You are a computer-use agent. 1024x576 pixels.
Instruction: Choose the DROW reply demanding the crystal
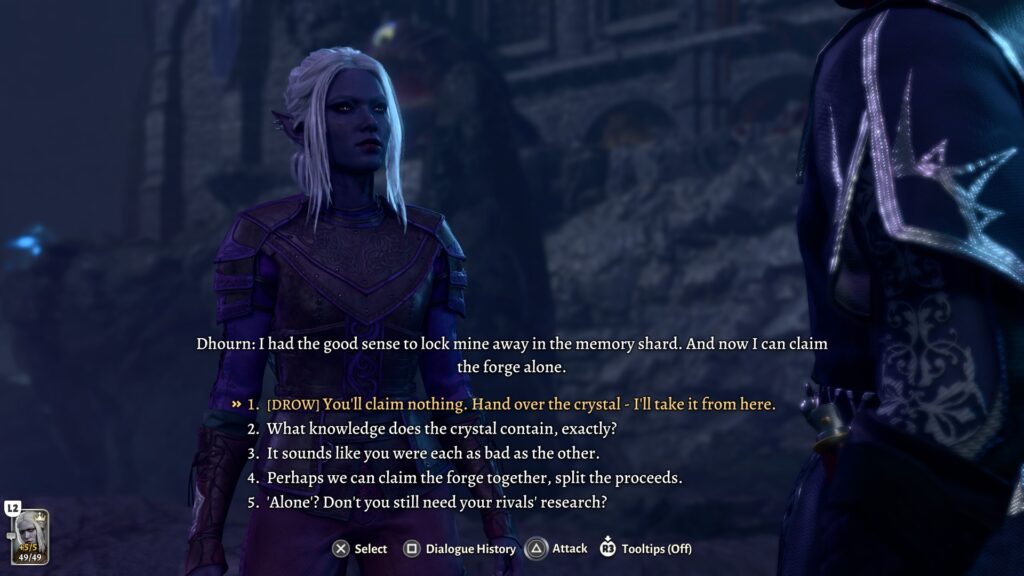pyautogui.click(x=520, y=404)
